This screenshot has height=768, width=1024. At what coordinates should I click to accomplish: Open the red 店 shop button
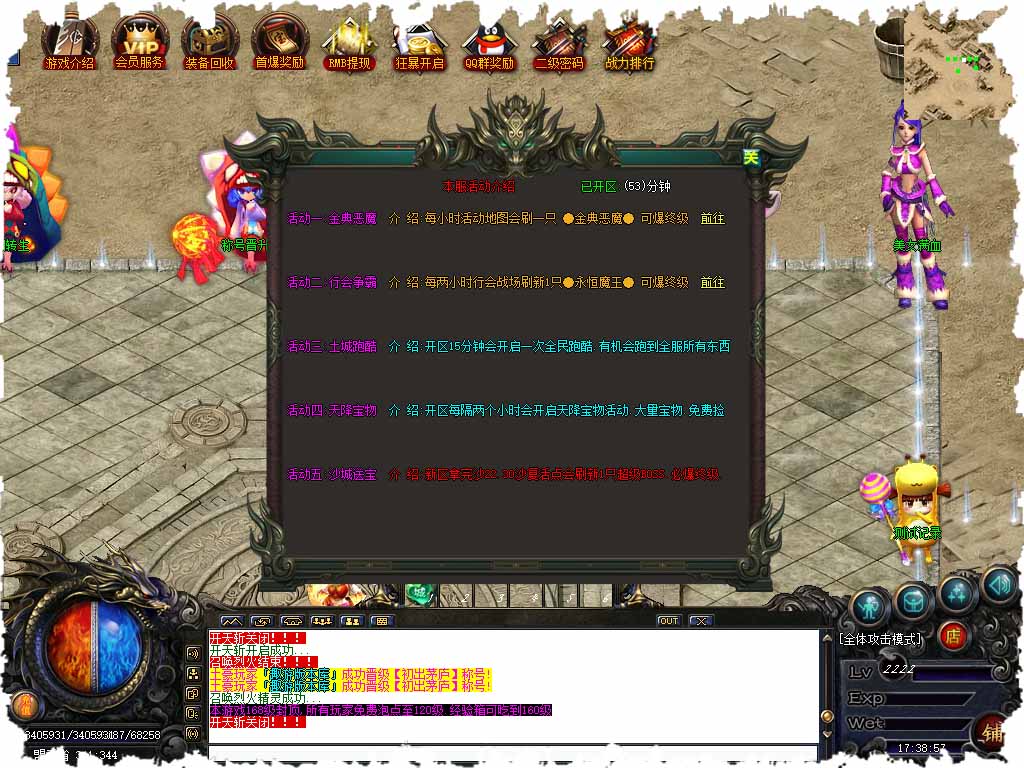click(953, 635)
